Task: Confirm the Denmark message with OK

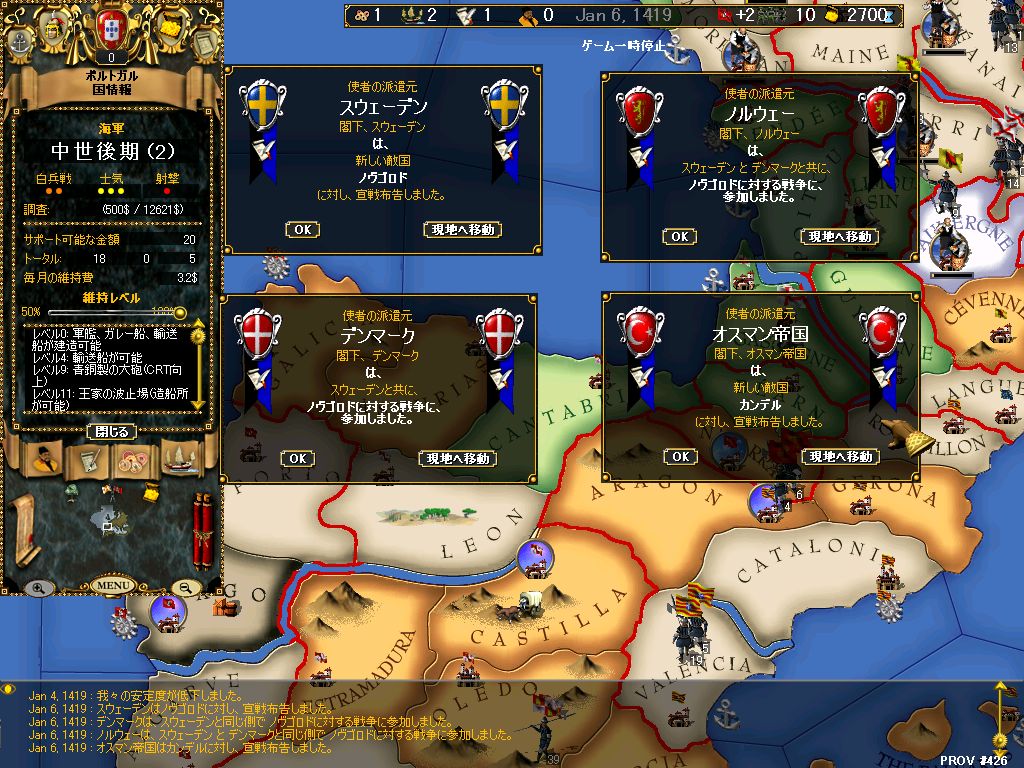Action: (x=297, y=459)
